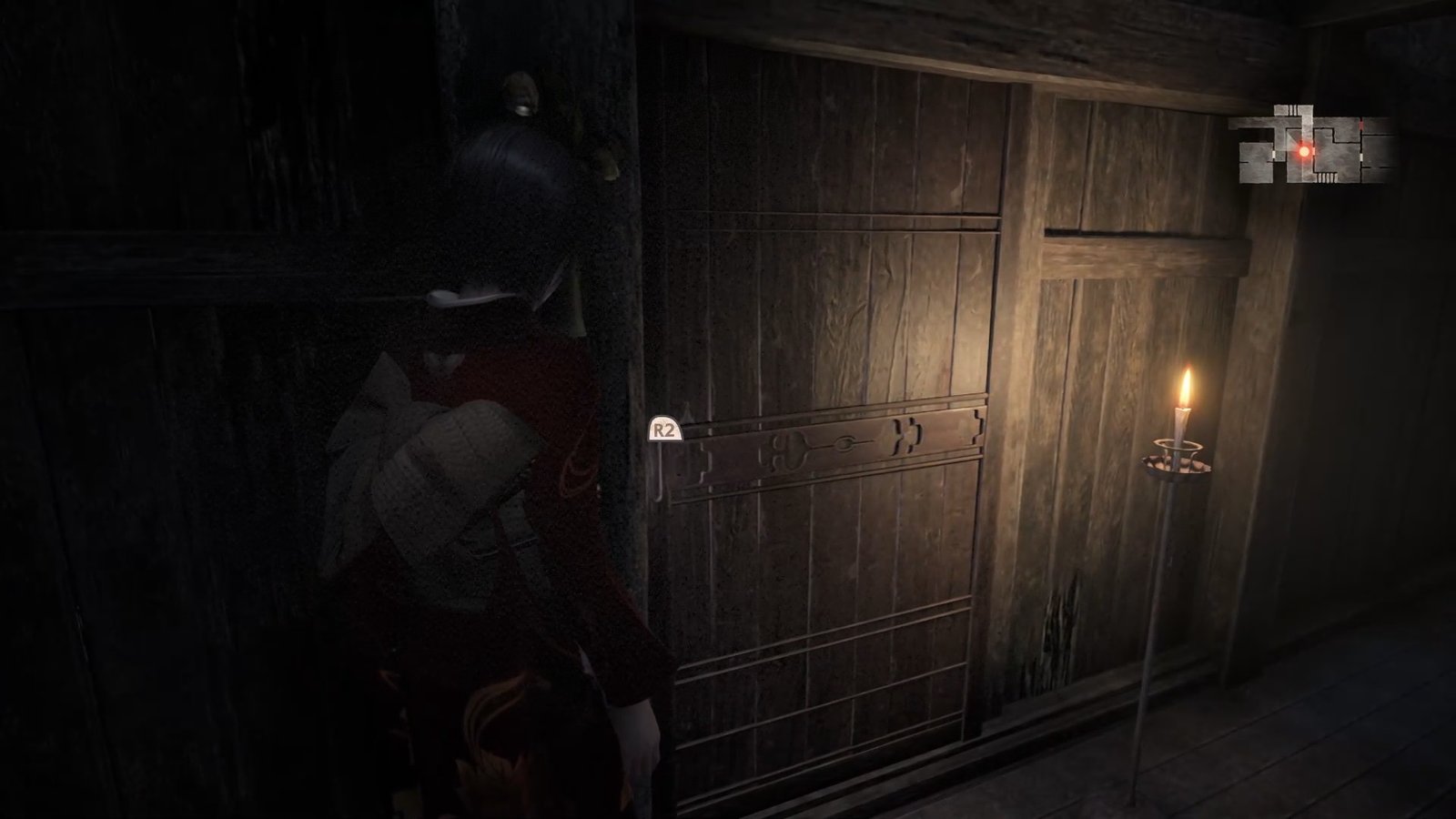Click the red door marker on minimap's right side
Image resolution: width=1456 pixels, height=819 pixels.
point(1361,124)
